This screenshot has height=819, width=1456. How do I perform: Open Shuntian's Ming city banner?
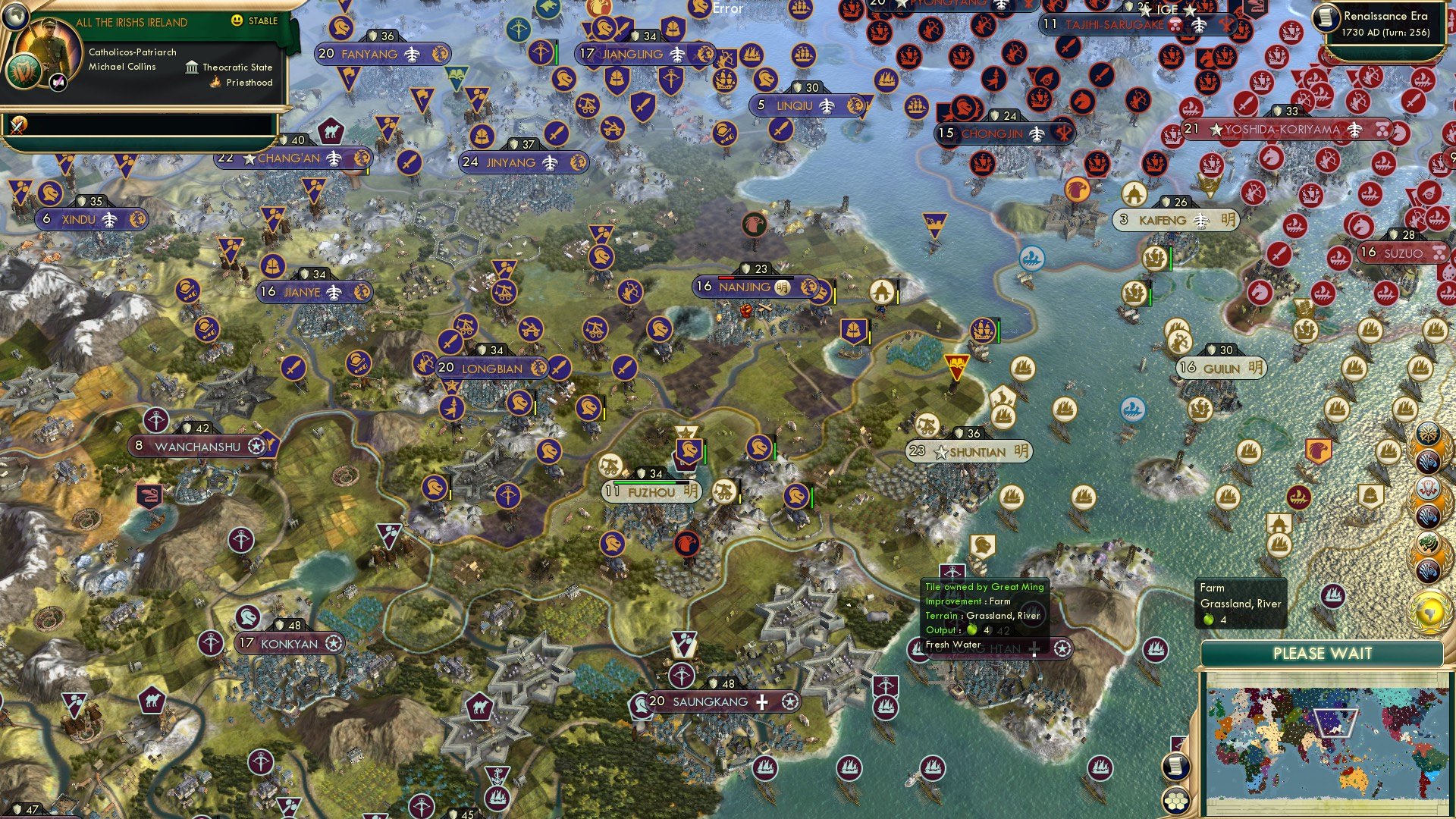pos(969,451)
